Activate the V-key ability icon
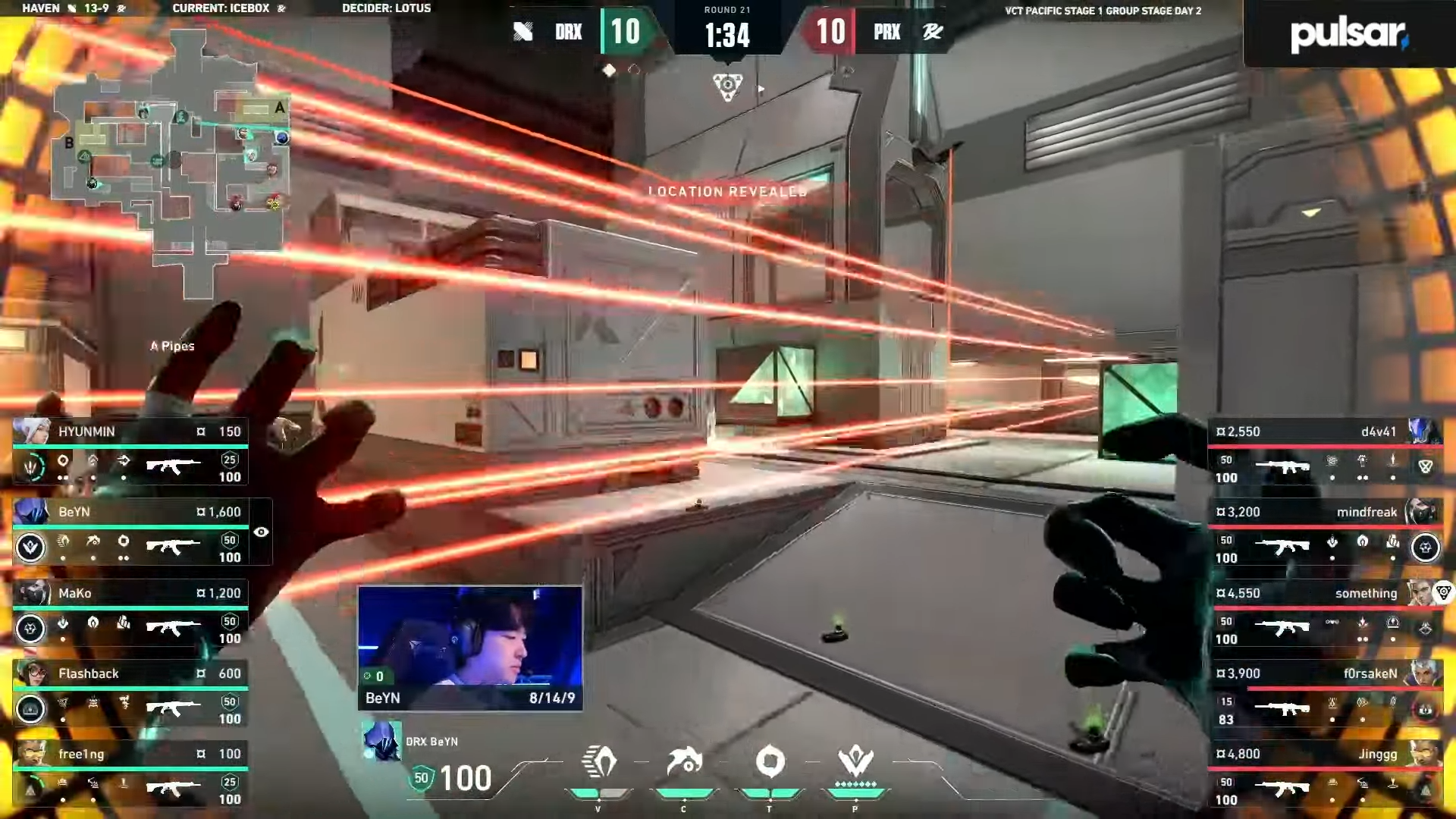This screenshot has height=819, width=1456. coord(598,763)
